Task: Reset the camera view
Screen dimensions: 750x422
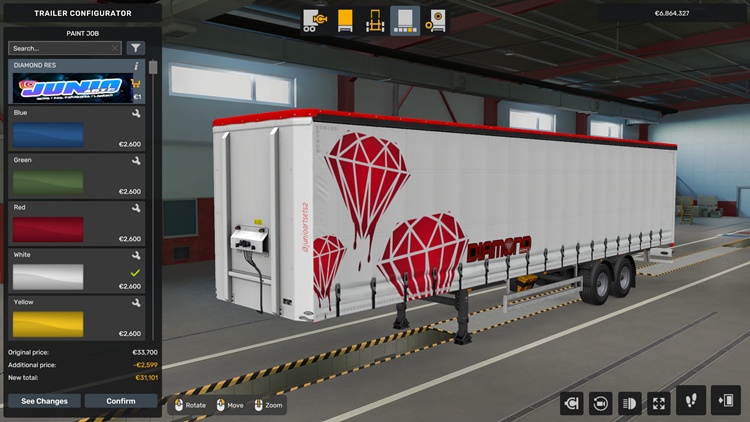Action: click(600, 403)
